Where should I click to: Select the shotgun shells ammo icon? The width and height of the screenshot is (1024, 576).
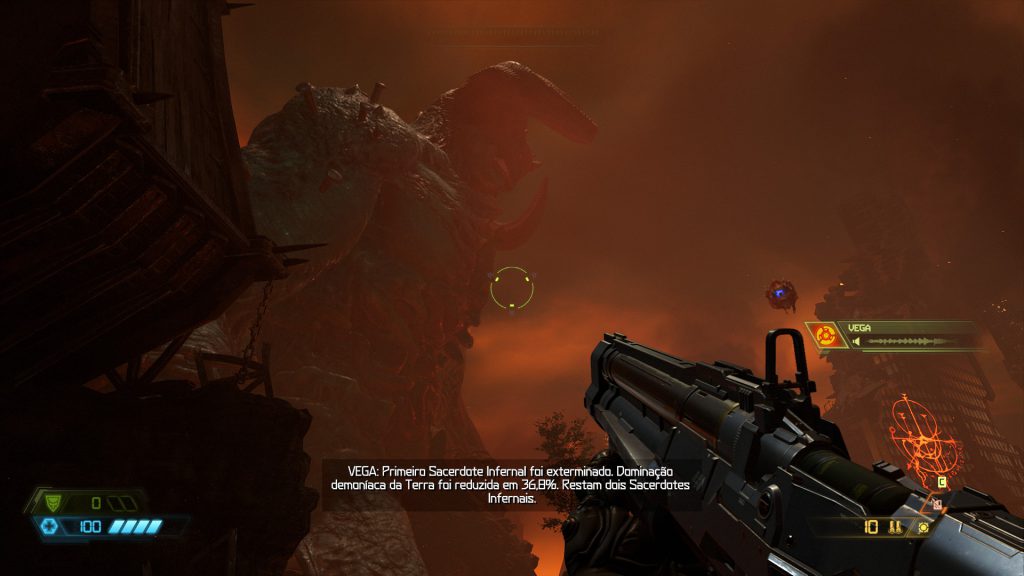[x=896, y=527]
